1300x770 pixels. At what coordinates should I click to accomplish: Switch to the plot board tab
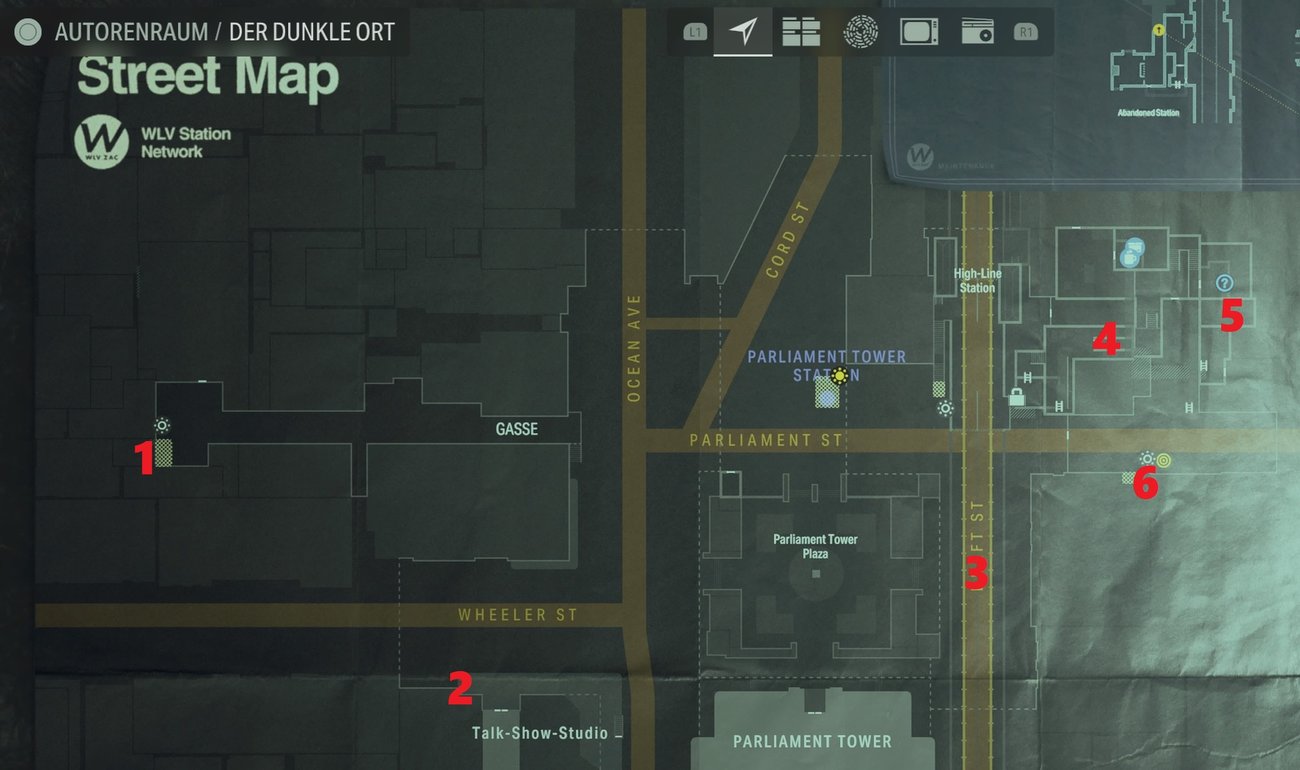click(801, 32)
